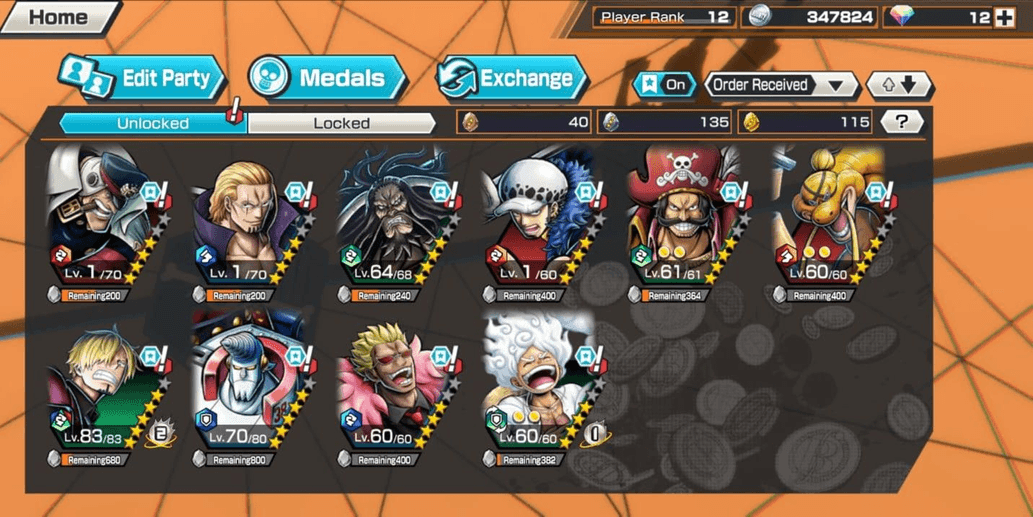The height and width of the screenshot is (517, 1033).
Task: Toggle the favorites filter On button
Action: pos(663,85)
